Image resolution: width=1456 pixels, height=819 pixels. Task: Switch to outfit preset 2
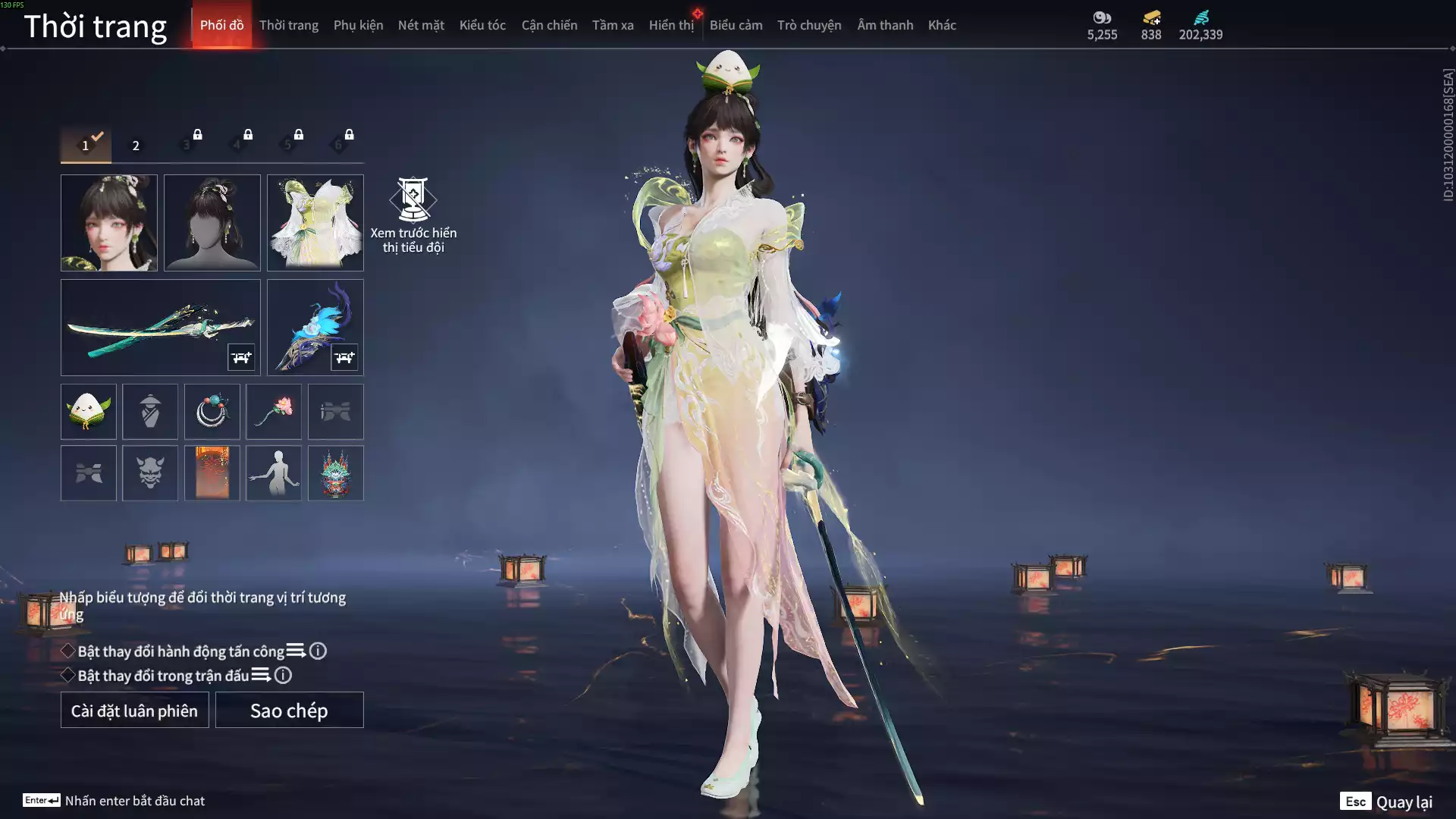point(136,146)
